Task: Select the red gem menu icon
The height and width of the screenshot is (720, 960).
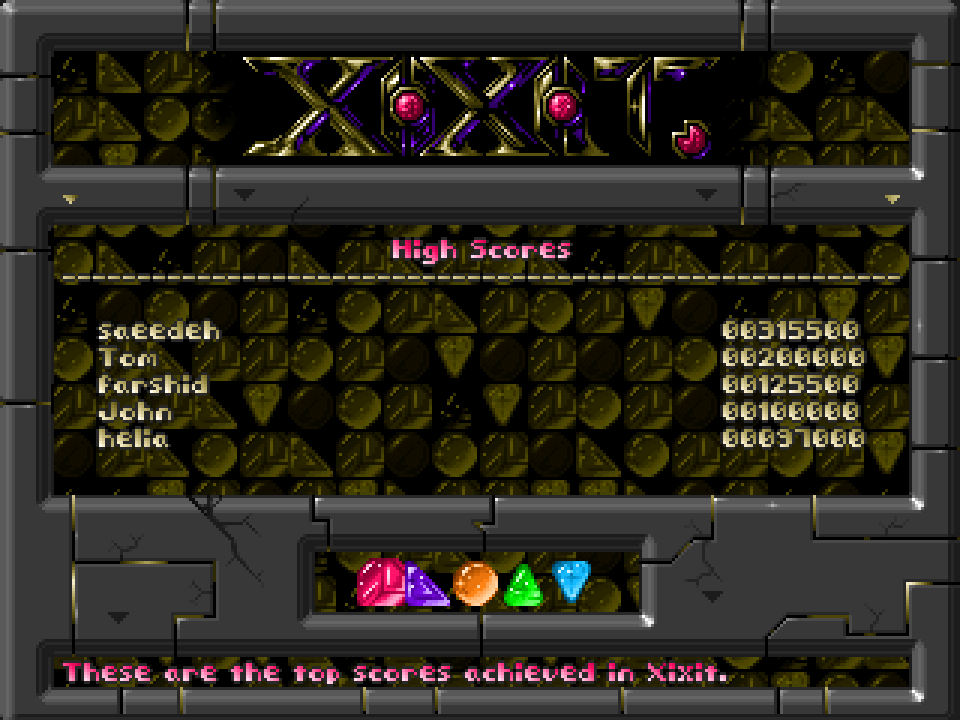Action: tap(380, 582)
